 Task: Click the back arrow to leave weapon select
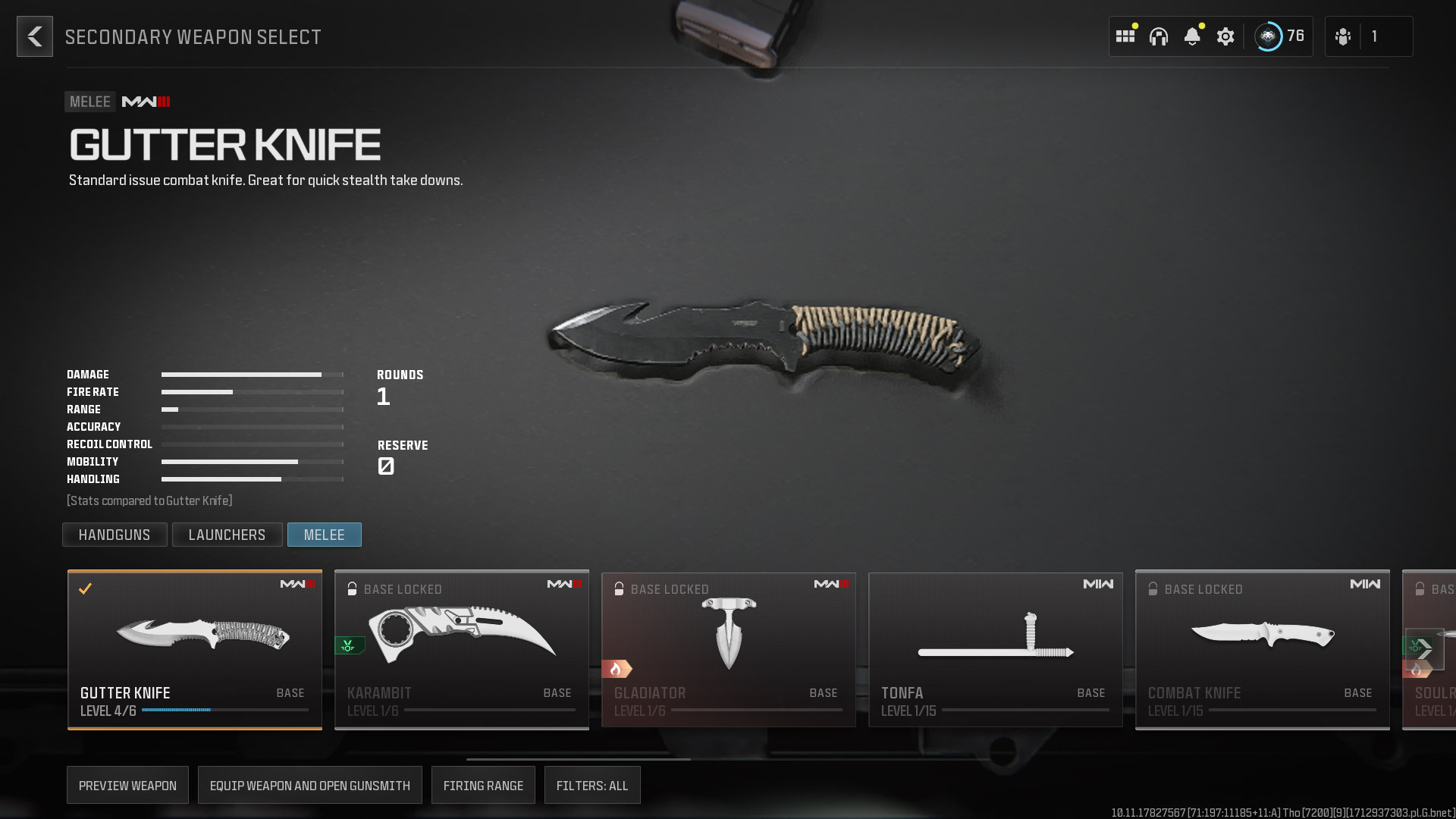point(34,36)
